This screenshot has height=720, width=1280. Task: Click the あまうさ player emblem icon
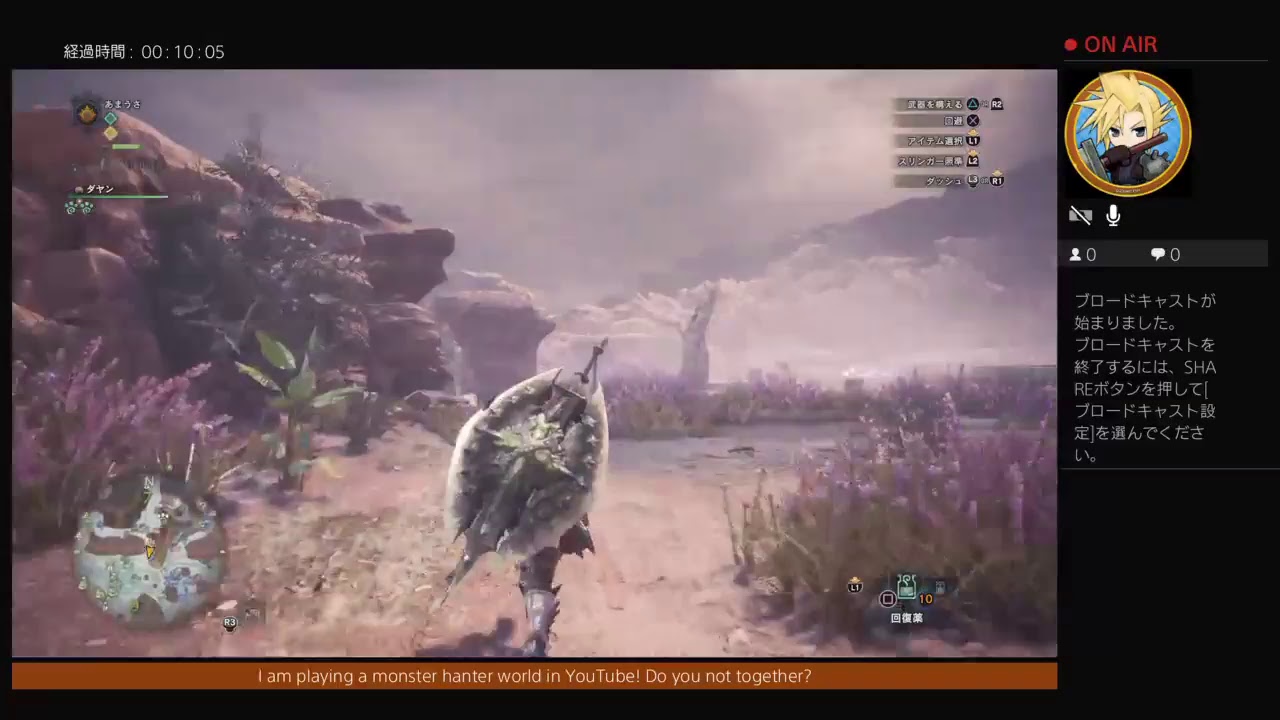(87, 114)
